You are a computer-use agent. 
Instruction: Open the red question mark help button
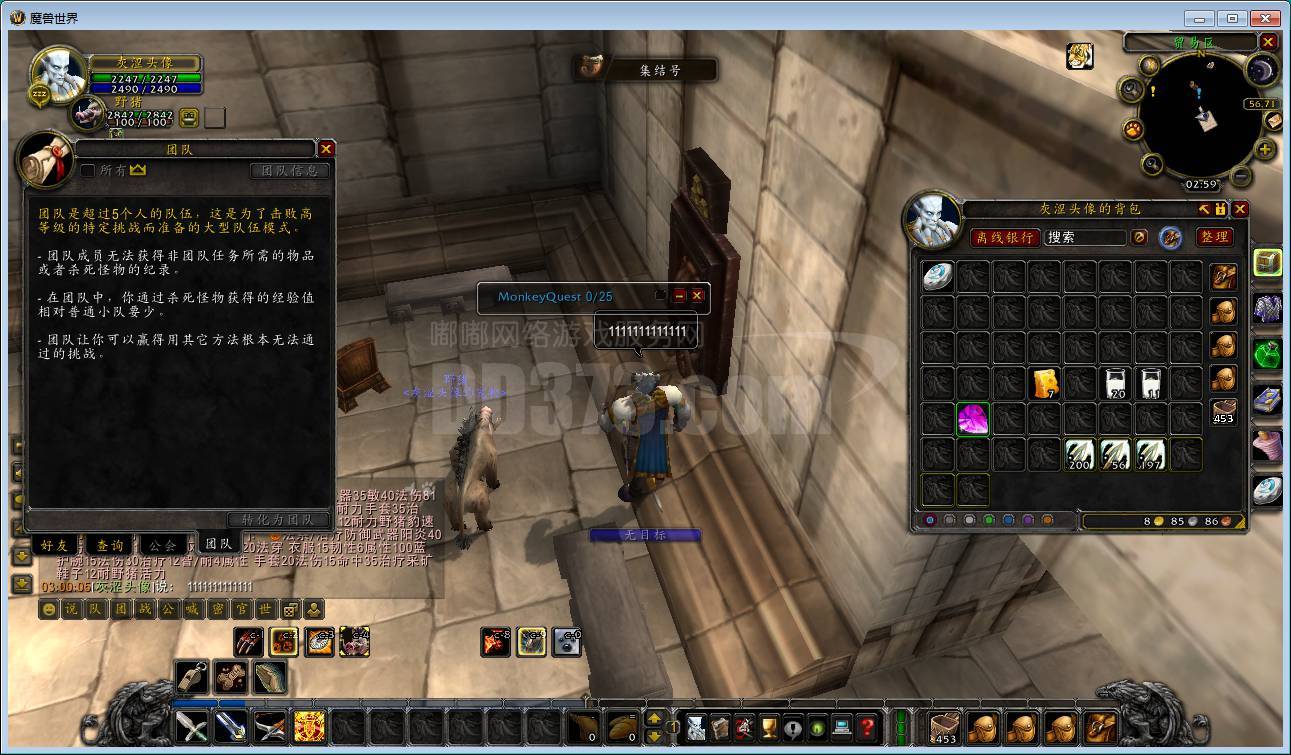point(867,727)
